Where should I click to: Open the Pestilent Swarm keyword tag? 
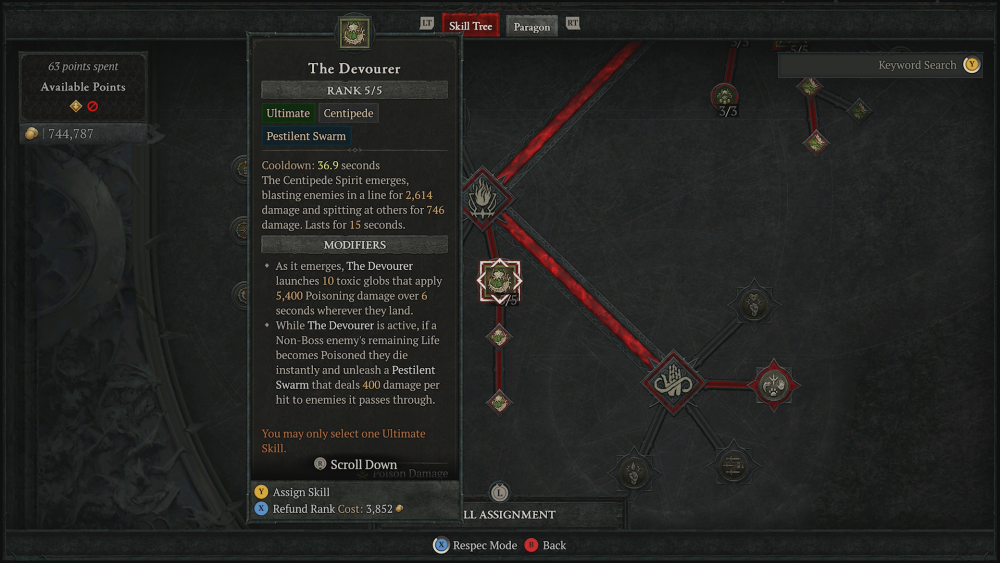pyautogui.click(x=306, y=137)
